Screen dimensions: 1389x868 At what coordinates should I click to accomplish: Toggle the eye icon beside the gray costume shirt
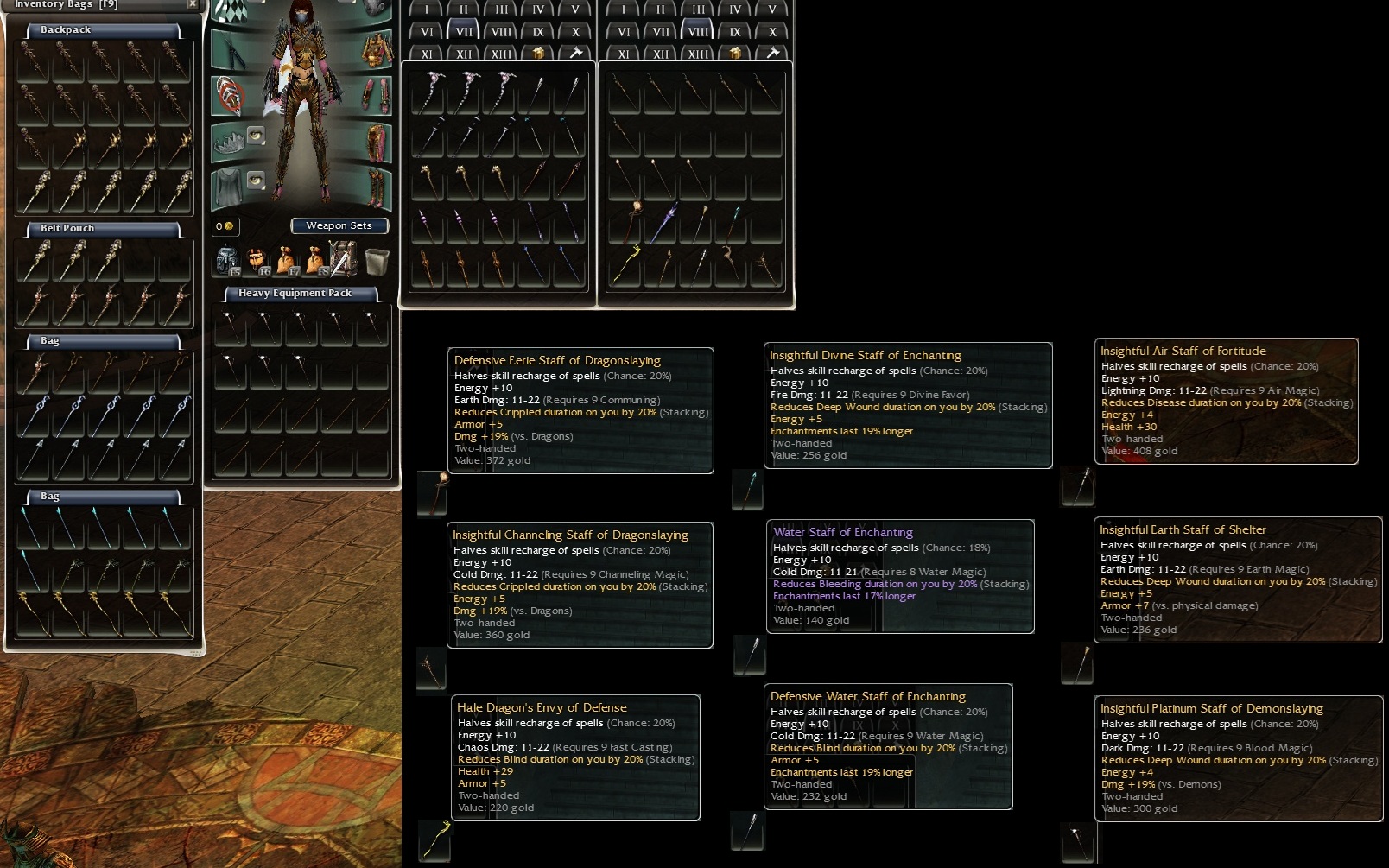[256, 180]
